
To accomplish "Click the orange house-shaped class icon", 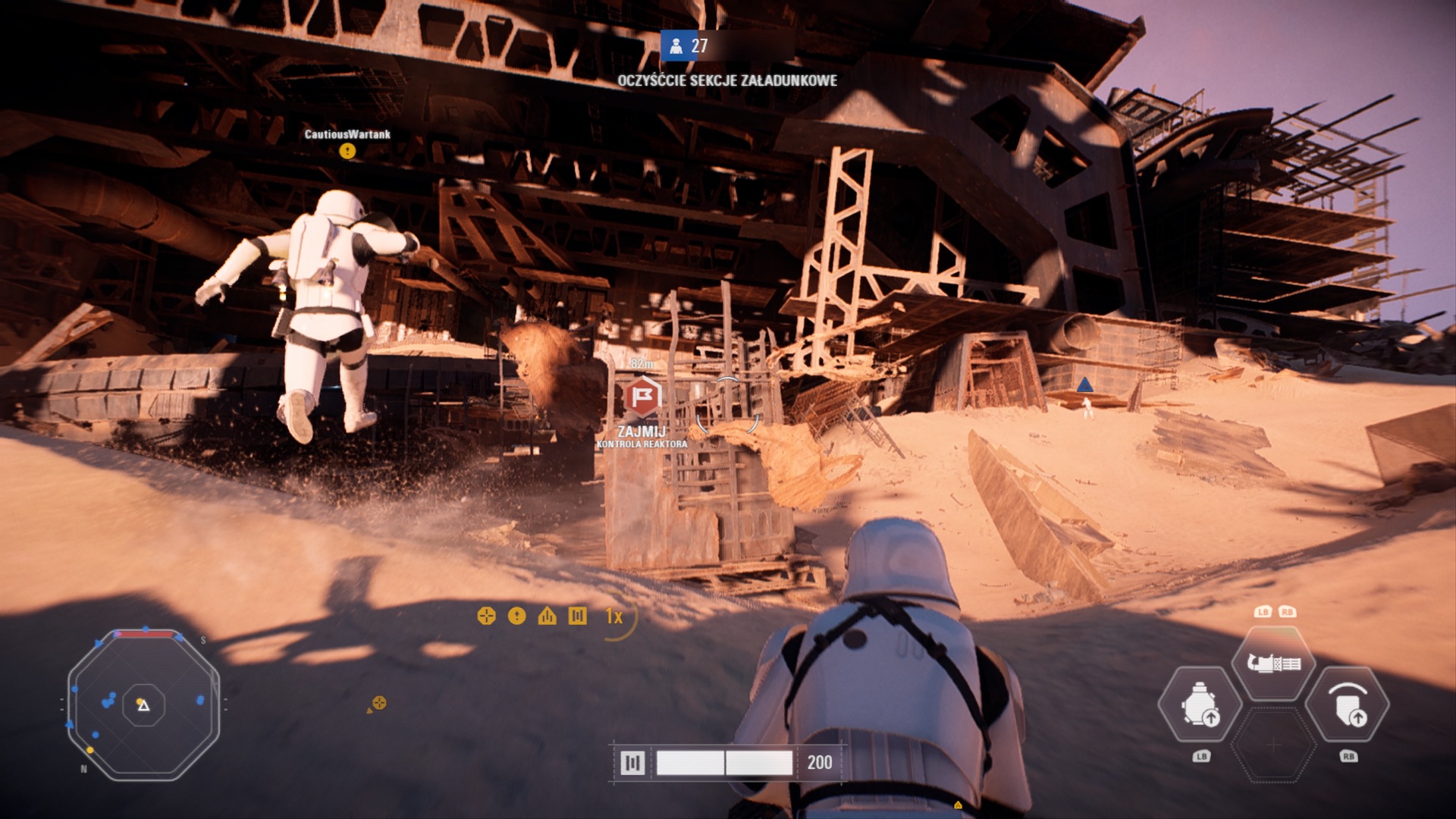I will [x=547, y=616].
